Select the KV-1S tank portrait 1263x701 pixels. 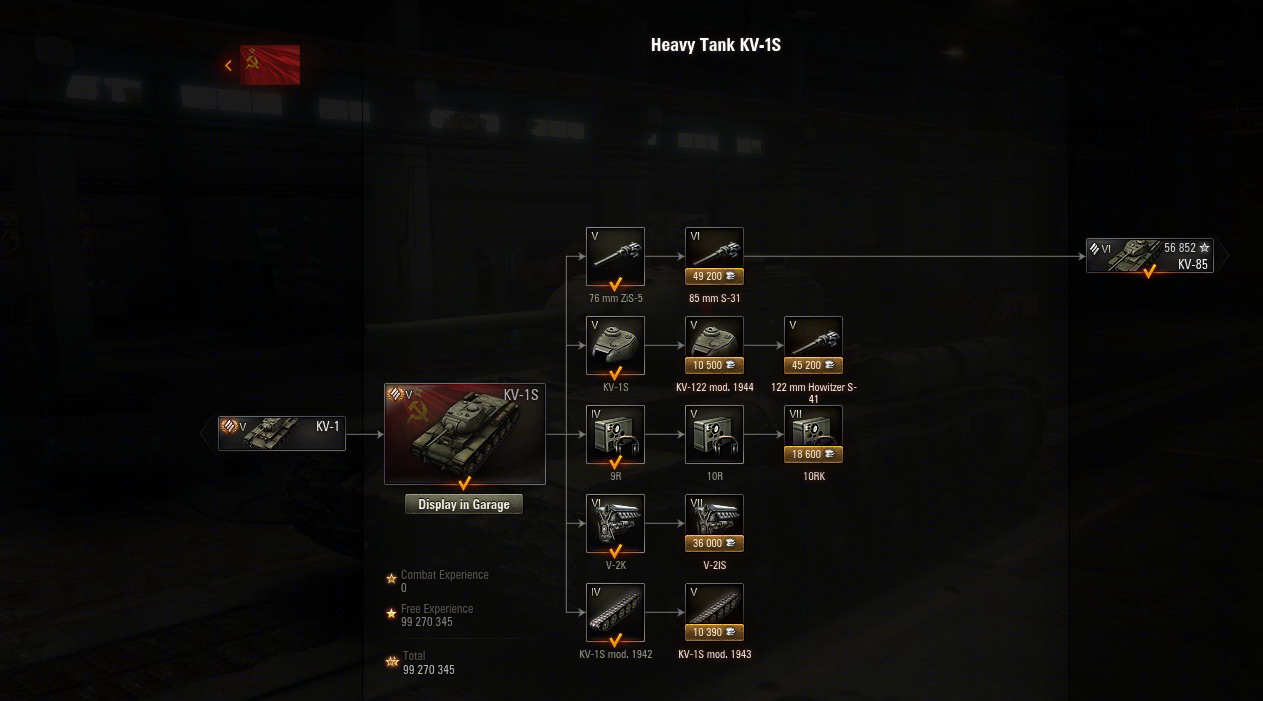[465, 434]
